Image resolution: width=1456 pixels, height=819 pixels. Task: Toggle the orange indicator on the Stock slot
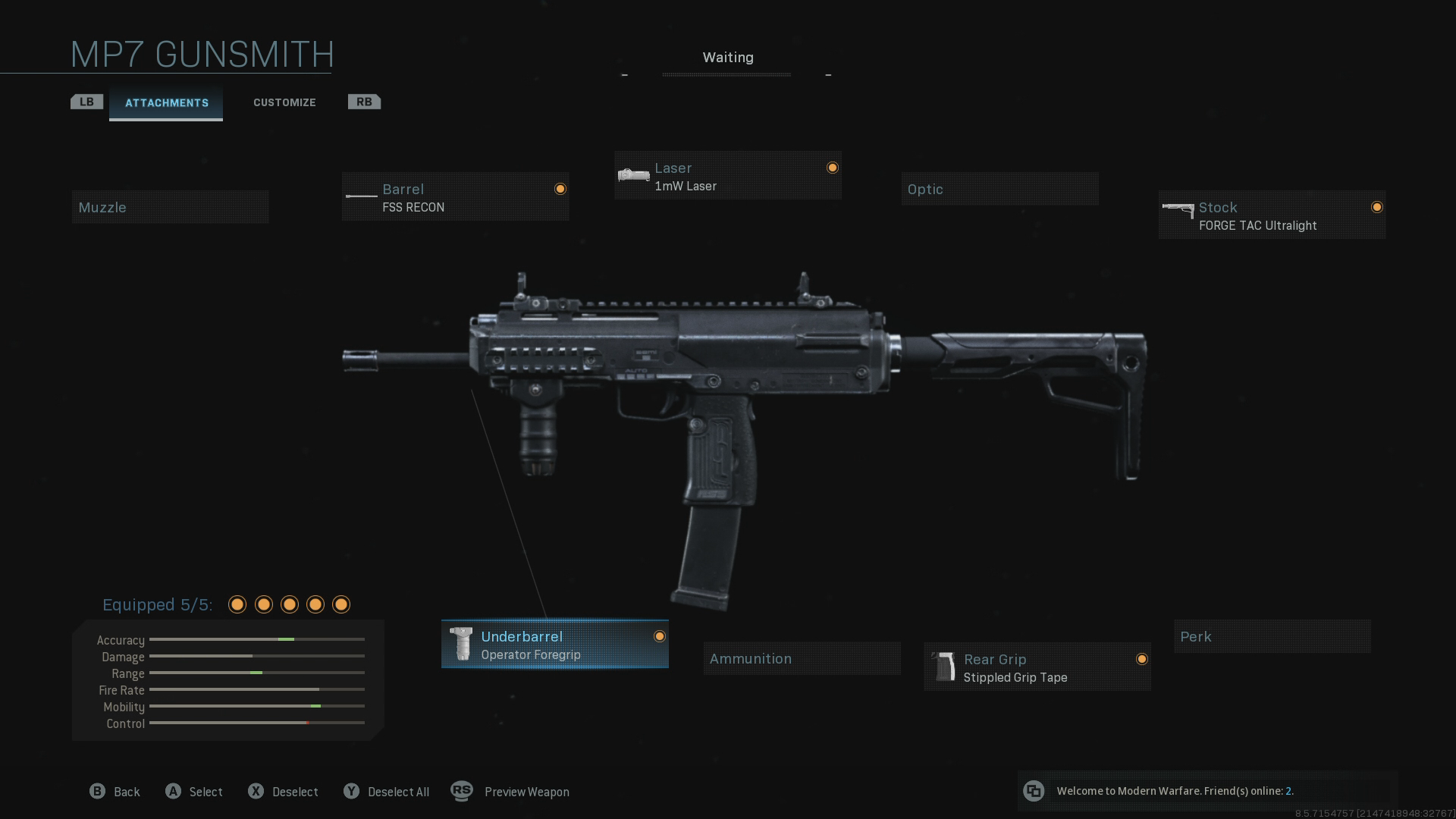click(1378, 206)
